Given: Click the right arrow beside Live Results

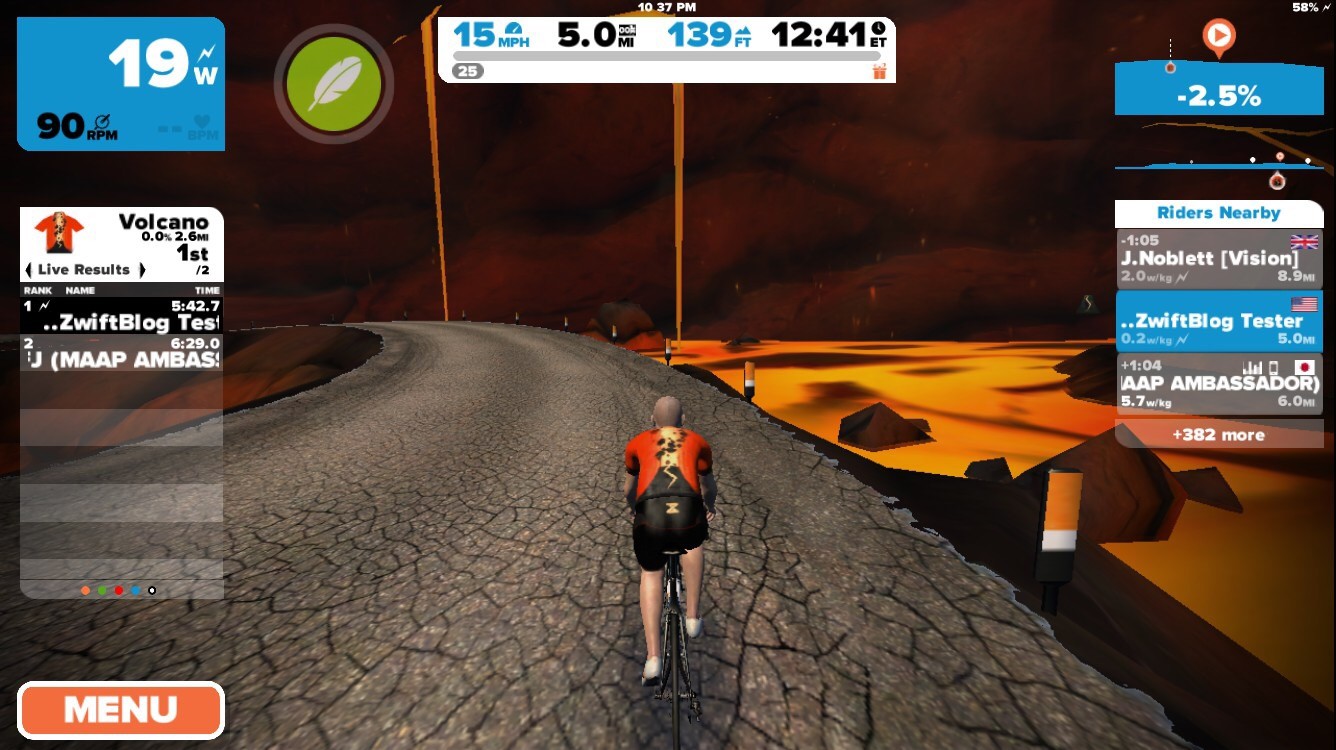Looking at the screenshot, I should [x=142, y=269].
